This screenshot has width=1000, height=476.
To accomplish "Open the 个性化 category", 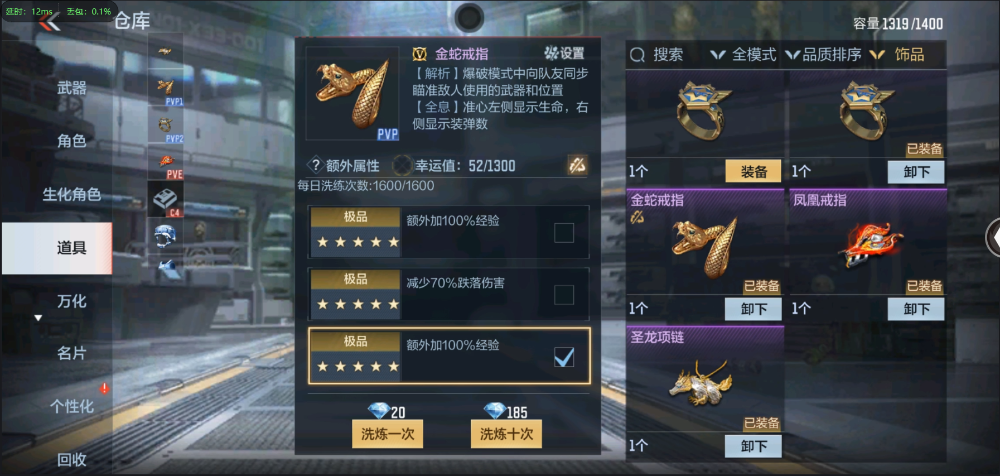I will (71, 406).
